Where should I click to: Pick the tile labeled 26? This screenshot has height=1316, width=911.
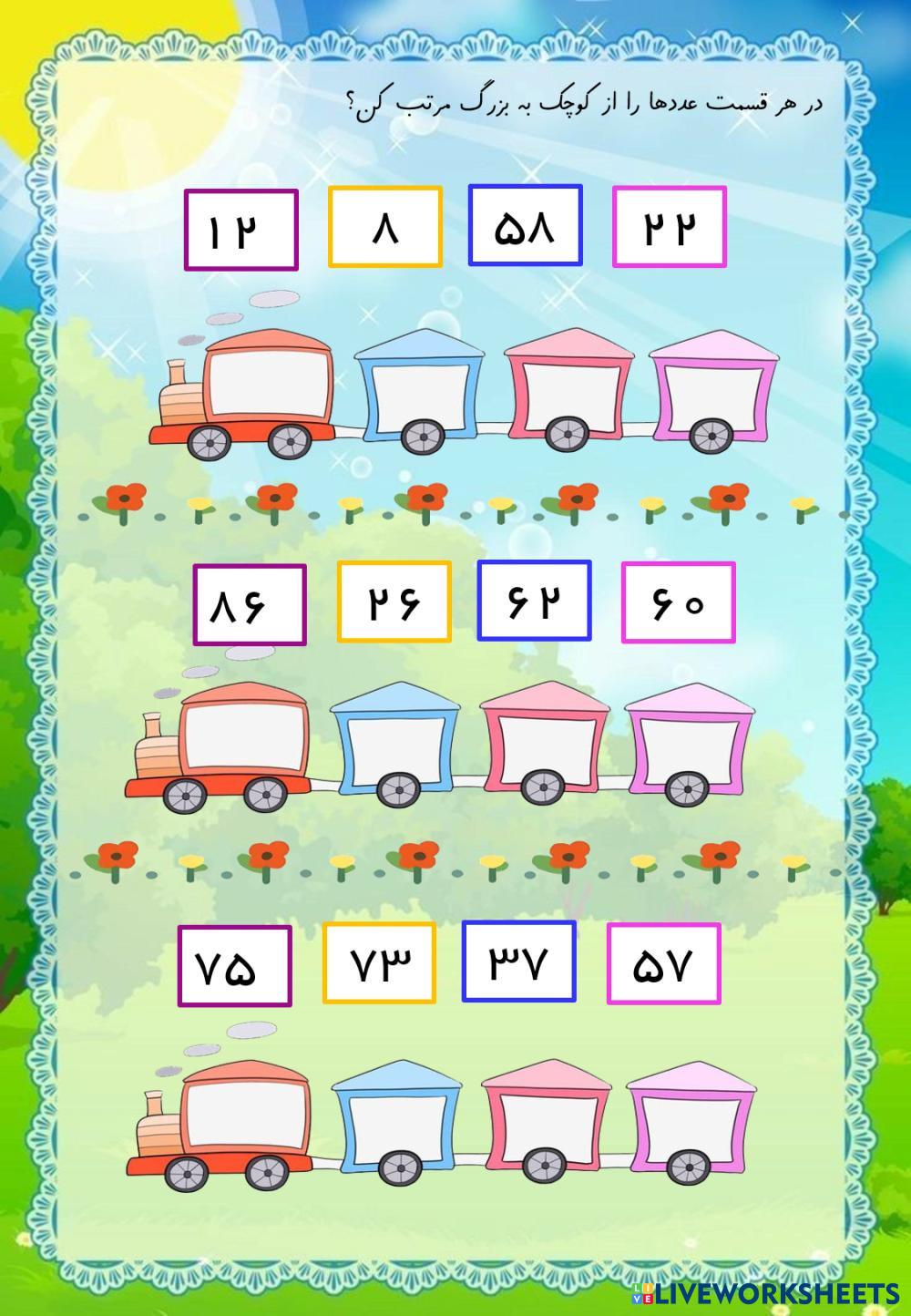pos(394,601)
